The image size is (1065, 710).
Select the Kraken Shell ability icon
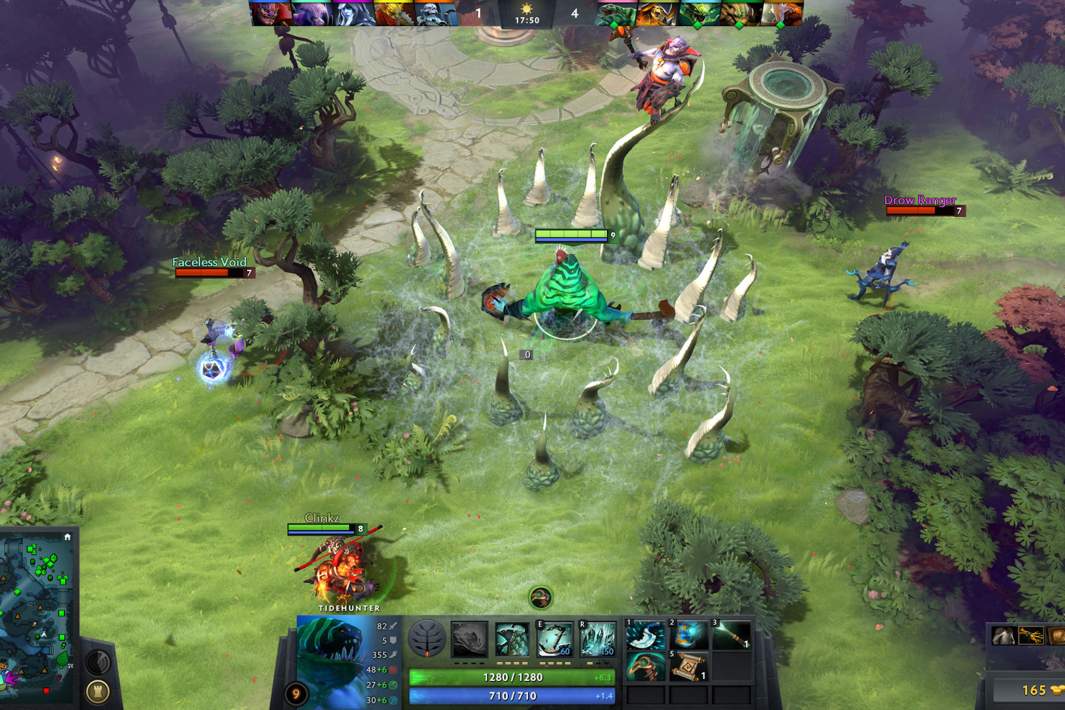coord(512,639)
